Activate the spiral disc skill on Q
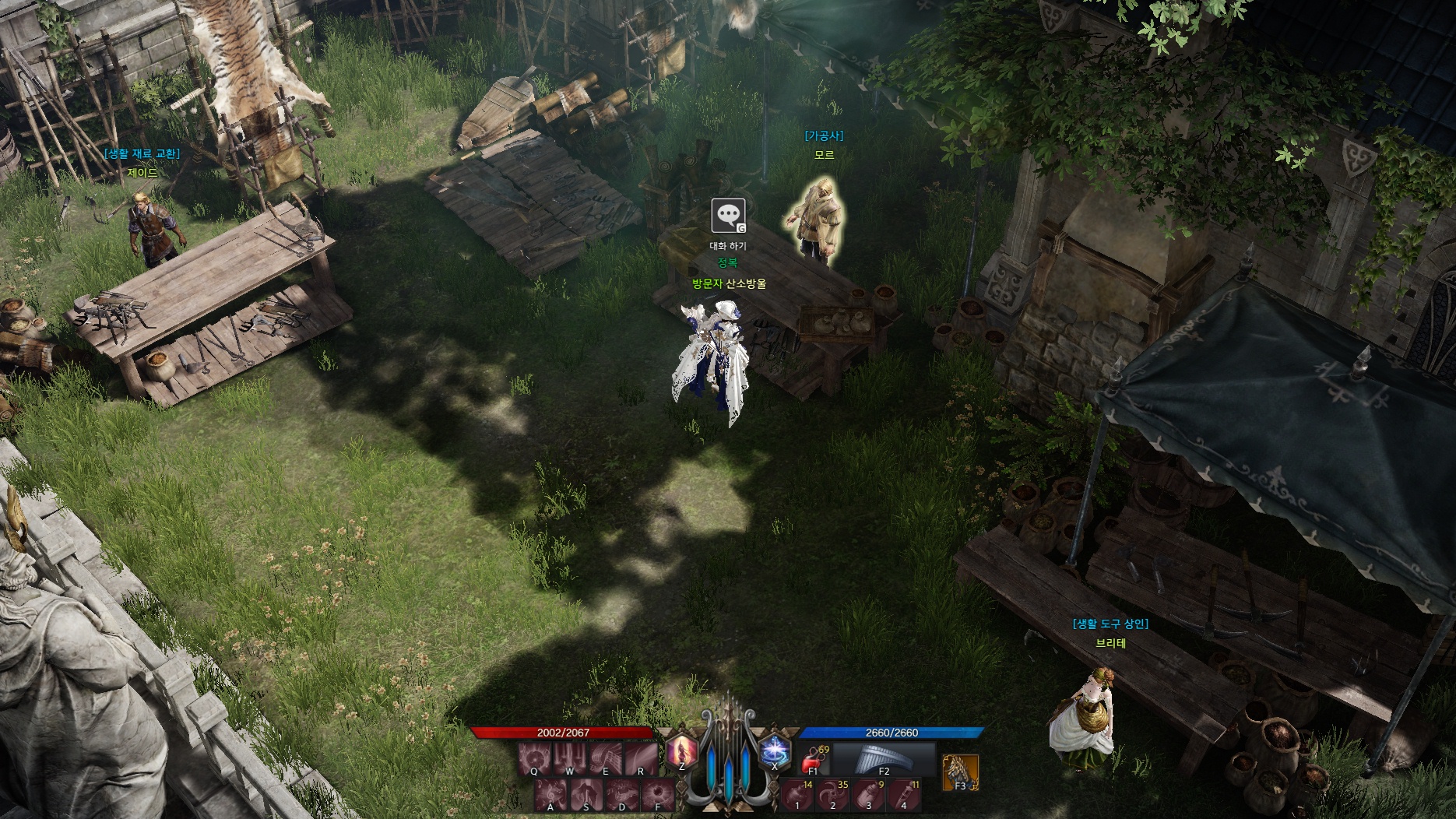This screenshot has height=819, width=1456. click(x=534, y=757)
